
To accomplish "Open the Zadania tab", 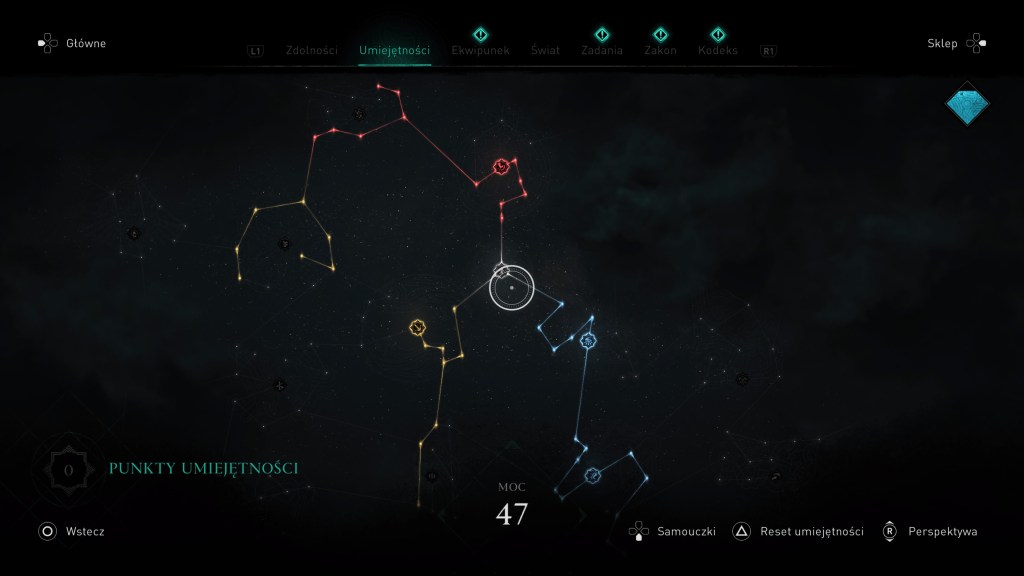I will click(x=602, y=50).
